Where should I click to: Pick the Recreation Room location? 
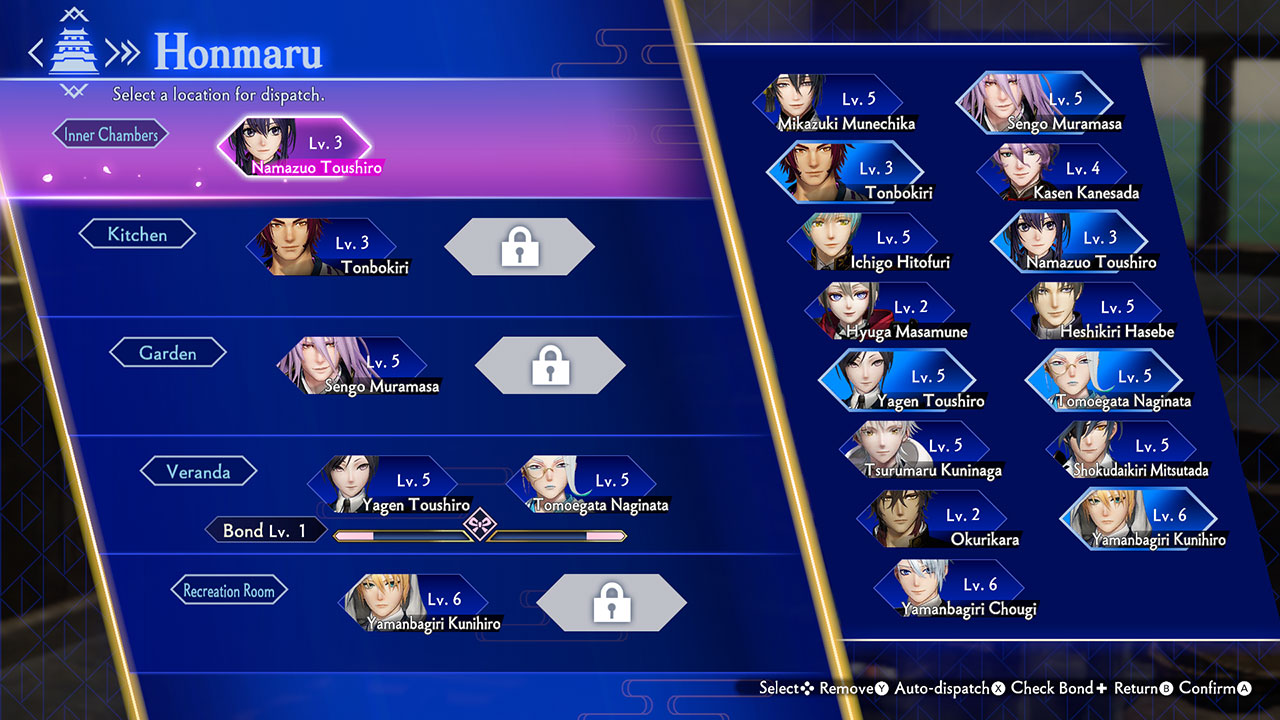228,591
